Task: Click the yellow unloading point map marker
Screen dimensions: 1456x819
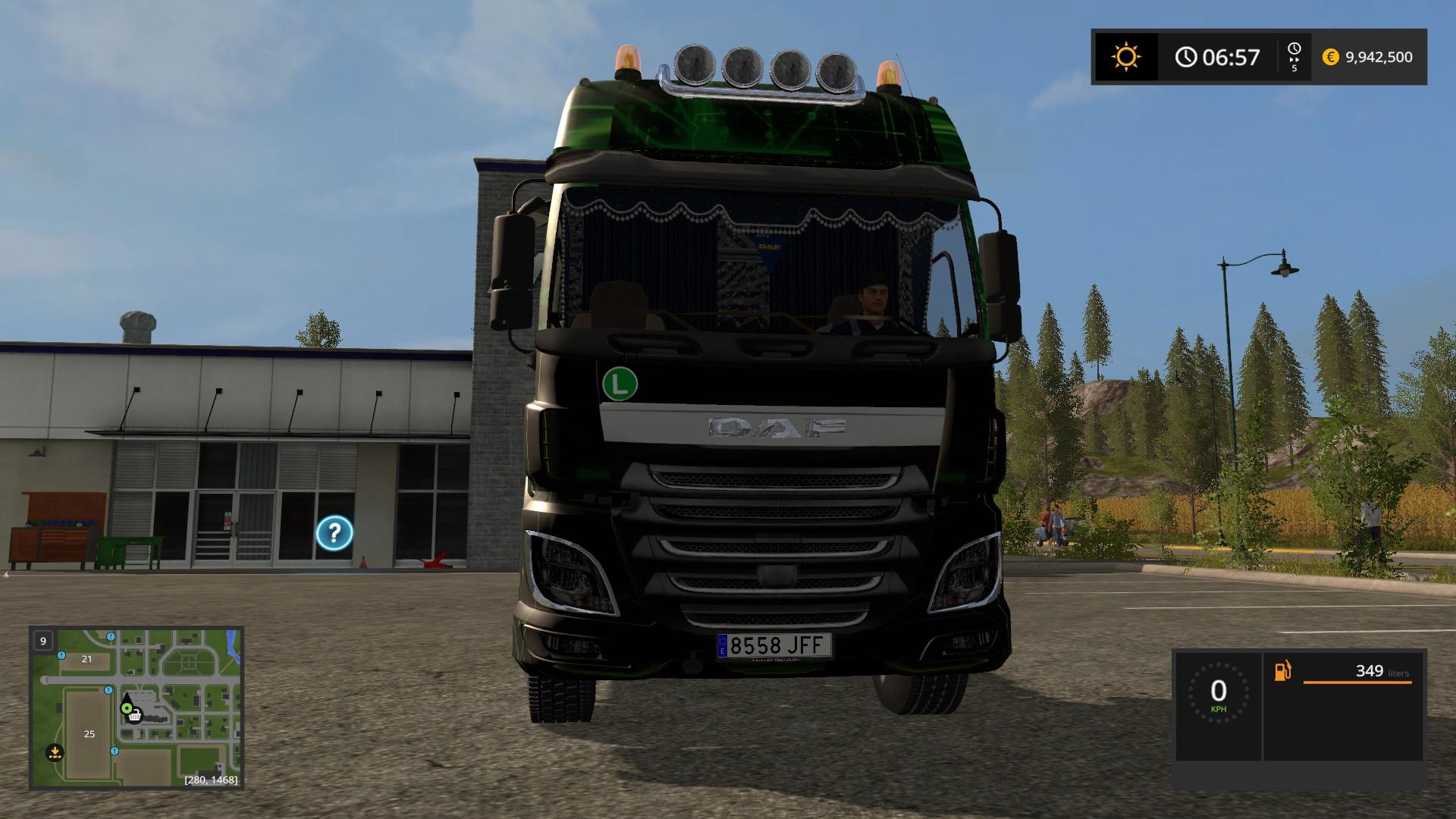Action: (54, 752)
